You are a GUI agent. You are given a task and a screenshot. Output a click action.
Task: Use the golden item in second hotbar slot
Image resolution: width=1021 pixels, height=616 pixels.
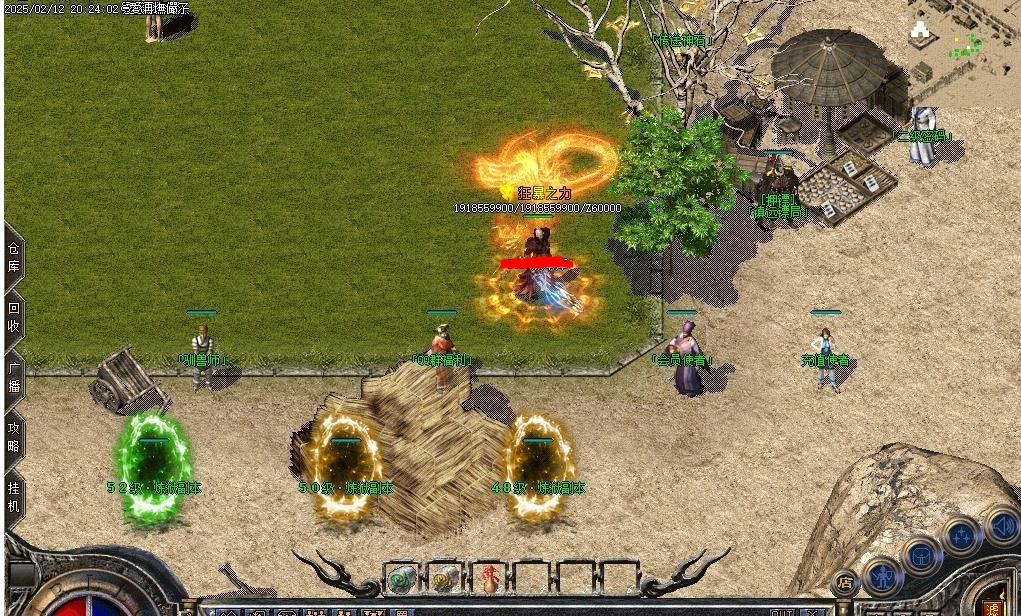(444, 579)
